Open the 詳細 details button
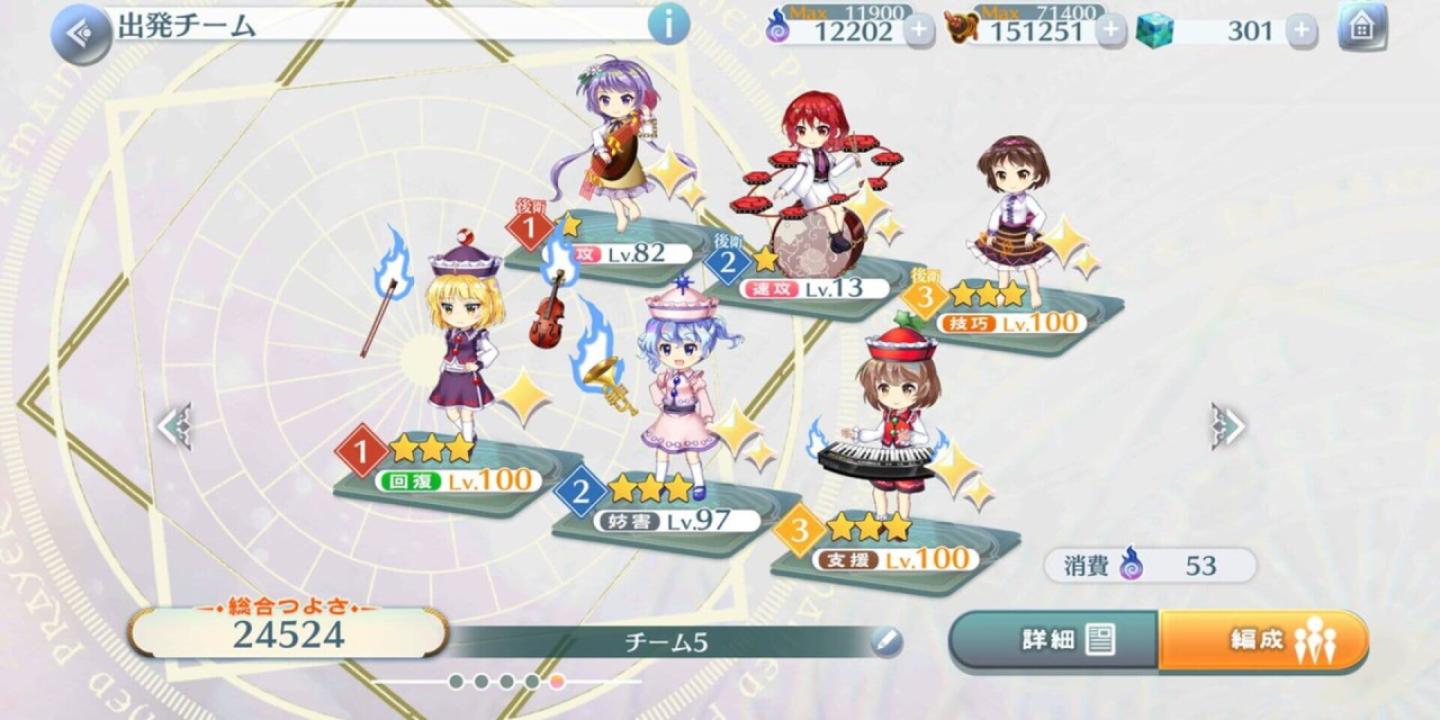Viewport: 1440px width, 720px height. click(x=1054, y=640)
